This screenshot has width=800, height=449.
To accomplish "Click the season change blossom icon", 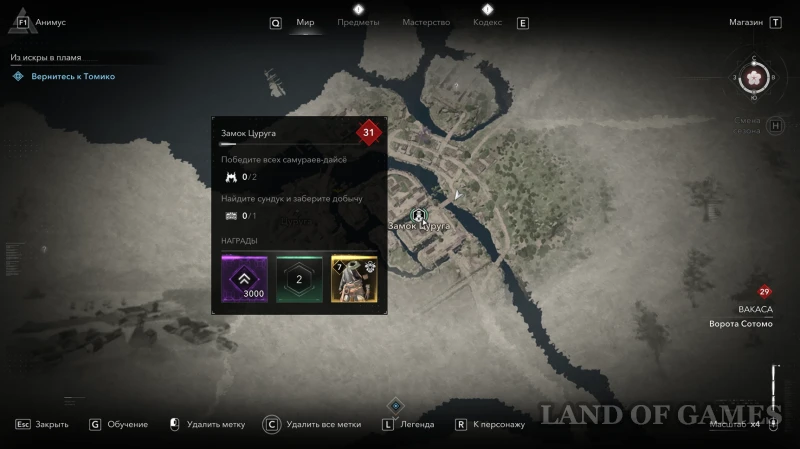I will point(754,77).
